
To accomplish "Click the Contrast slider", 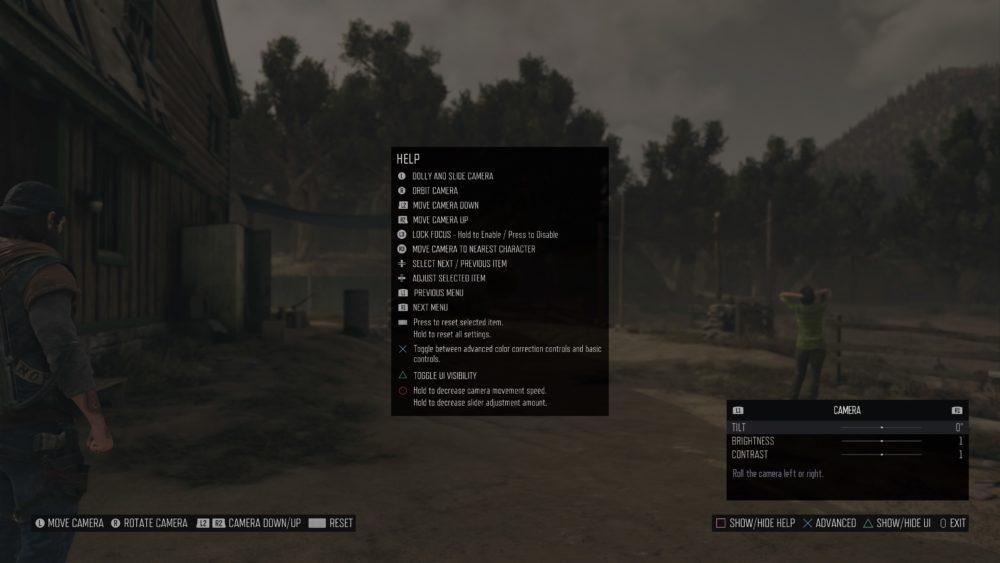I will pos(881,455).
